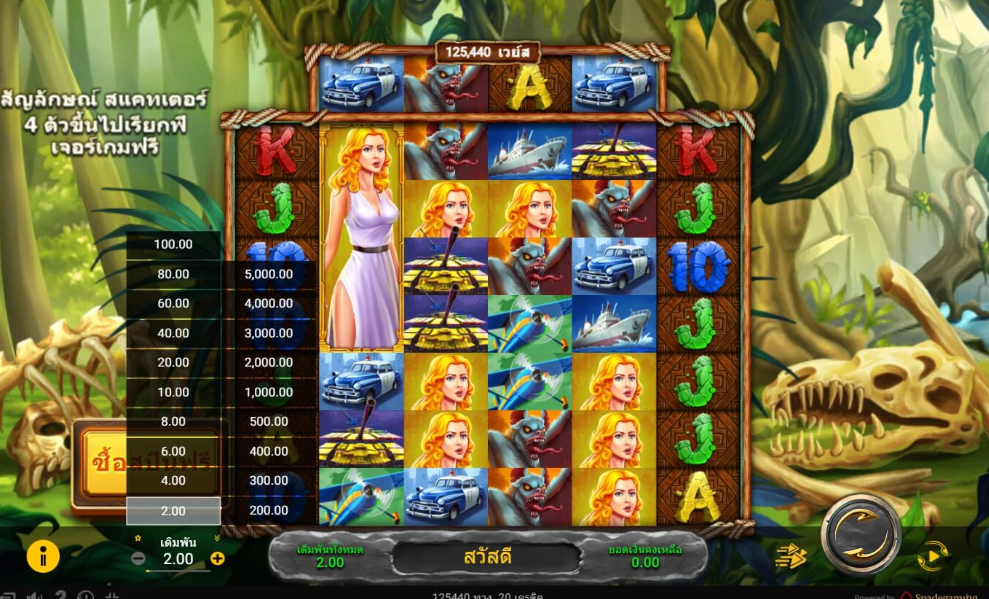Start autoplay with the circular play icon
The image size is (989, 599).
pyautogui.click(x=931, y=556)
